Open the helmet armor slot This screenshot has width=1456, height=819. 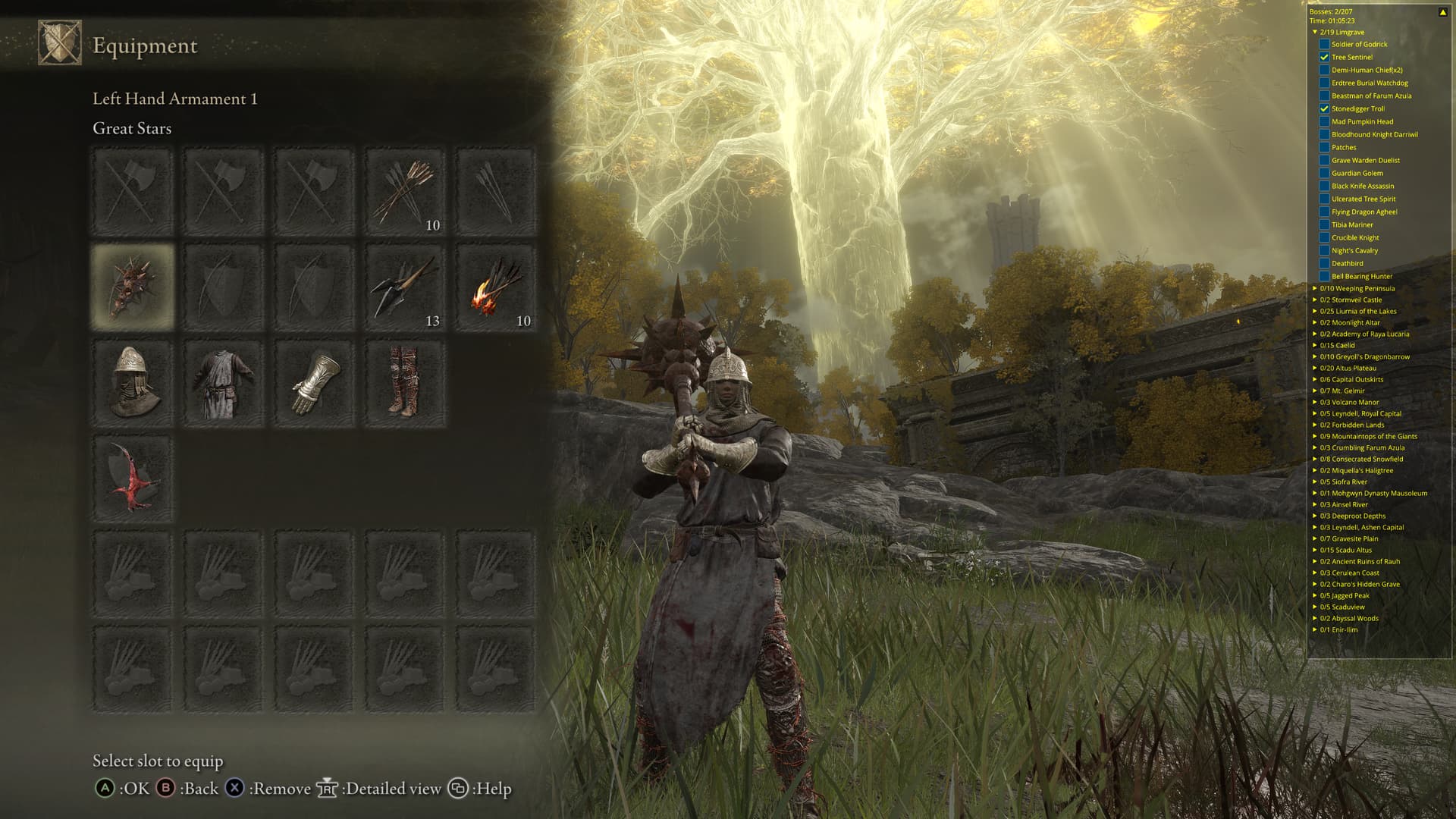coord(133,383)
